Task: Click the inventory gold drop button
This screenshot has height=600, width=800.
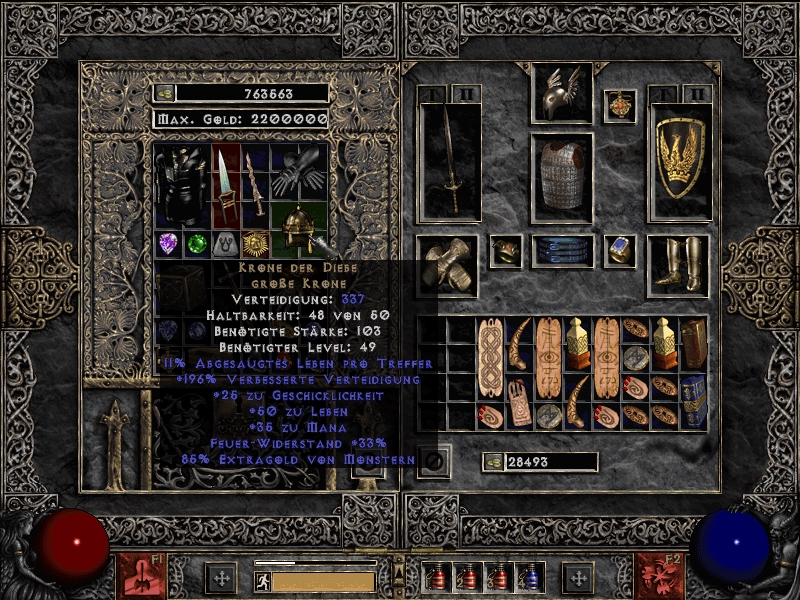Action: (492, 462)
